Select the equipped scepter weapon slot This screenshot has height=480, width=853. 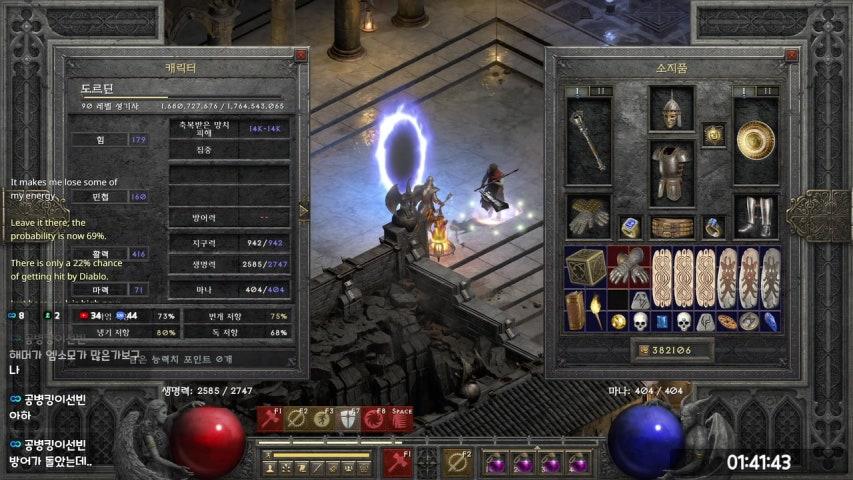click(588, 140)
